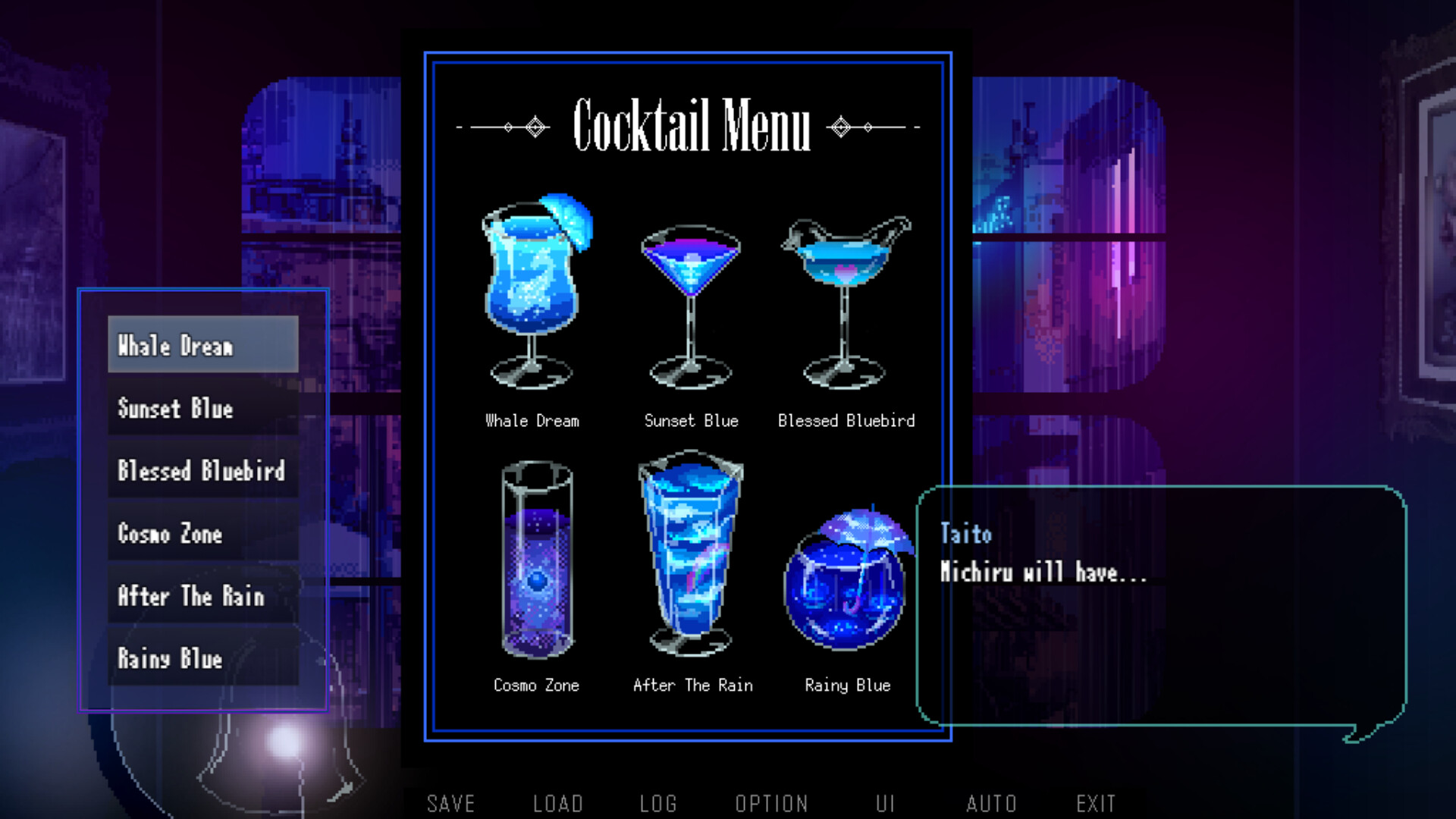Enable AUTO text advance mode
The width and height of the screenshot is (1456, 819).
click(x=992, y=802)
